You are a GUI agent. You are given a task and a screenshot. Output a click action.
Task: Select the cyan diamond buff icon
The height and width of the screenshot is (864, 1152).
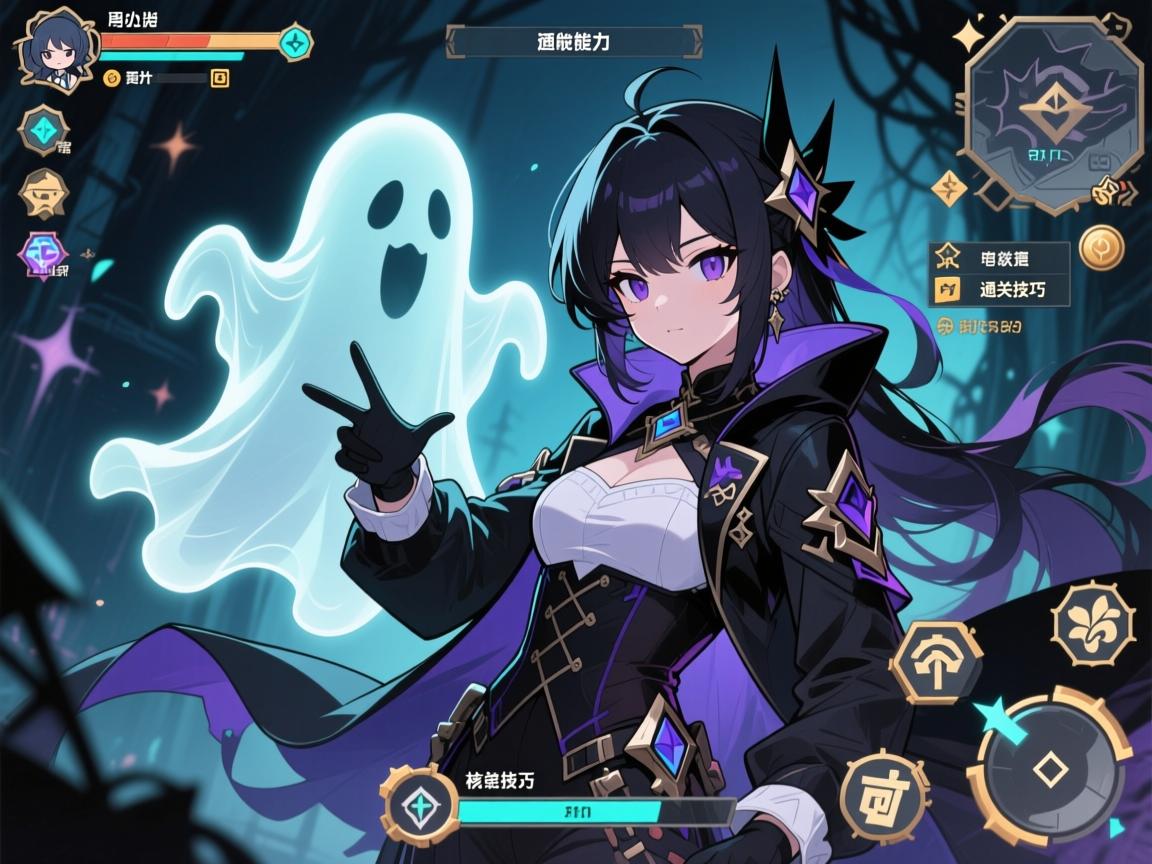44,130
